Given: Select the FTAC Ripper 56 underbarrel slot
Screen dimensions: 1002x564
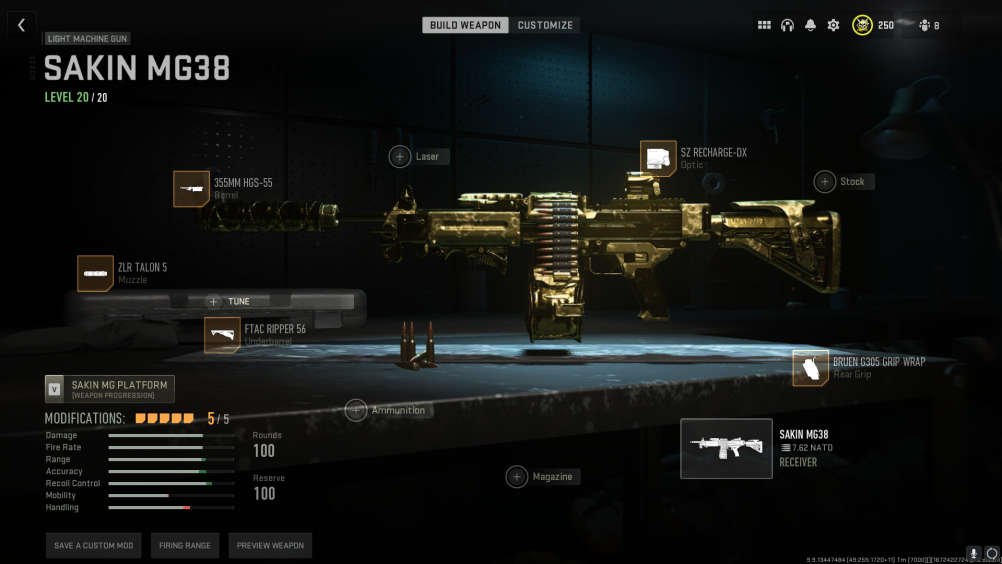Looking at the screenshot, I should pos(222,335).
